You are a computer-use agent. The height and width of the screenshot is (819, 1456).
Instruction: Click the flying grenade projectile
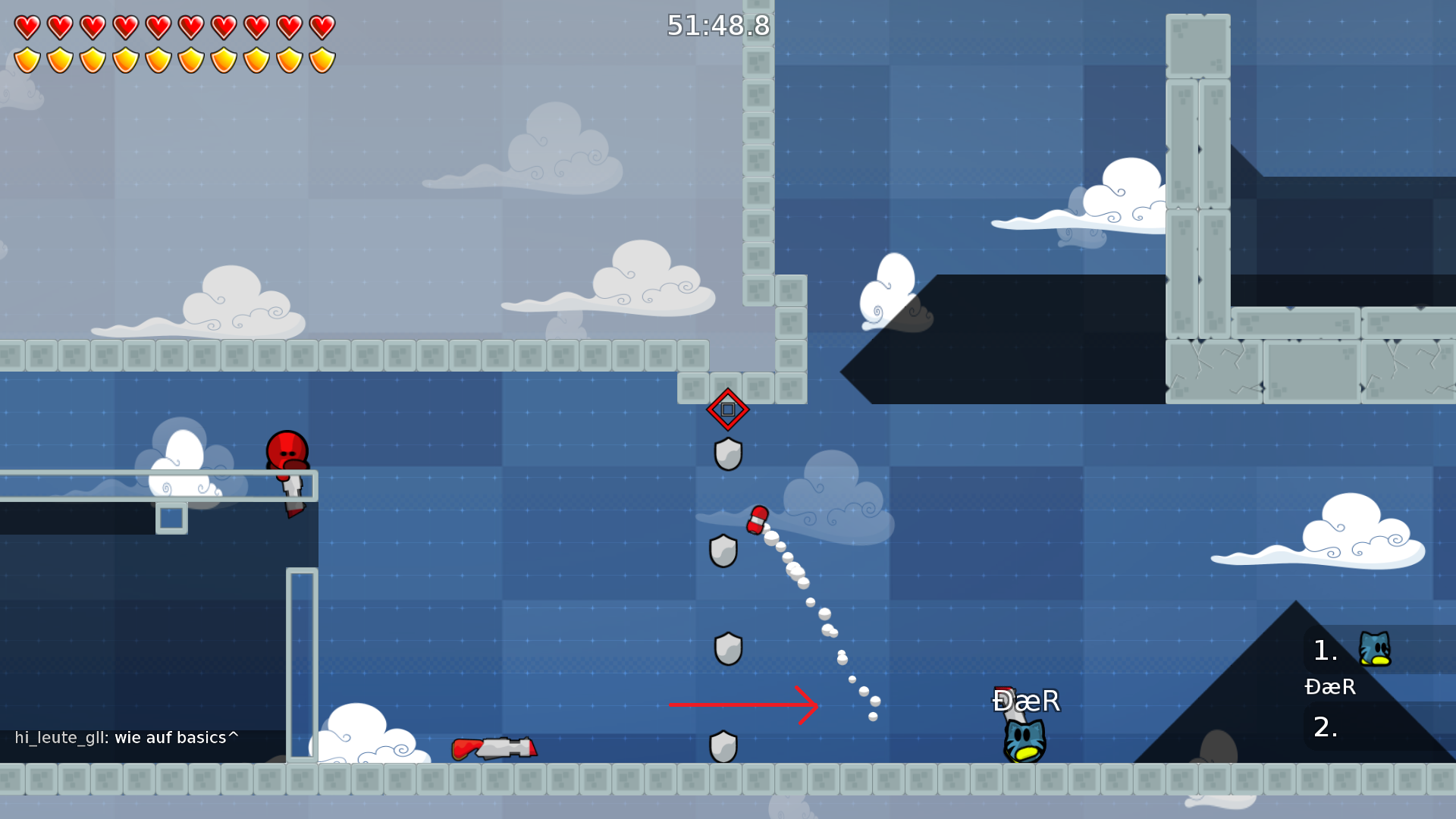coord(758,519)
